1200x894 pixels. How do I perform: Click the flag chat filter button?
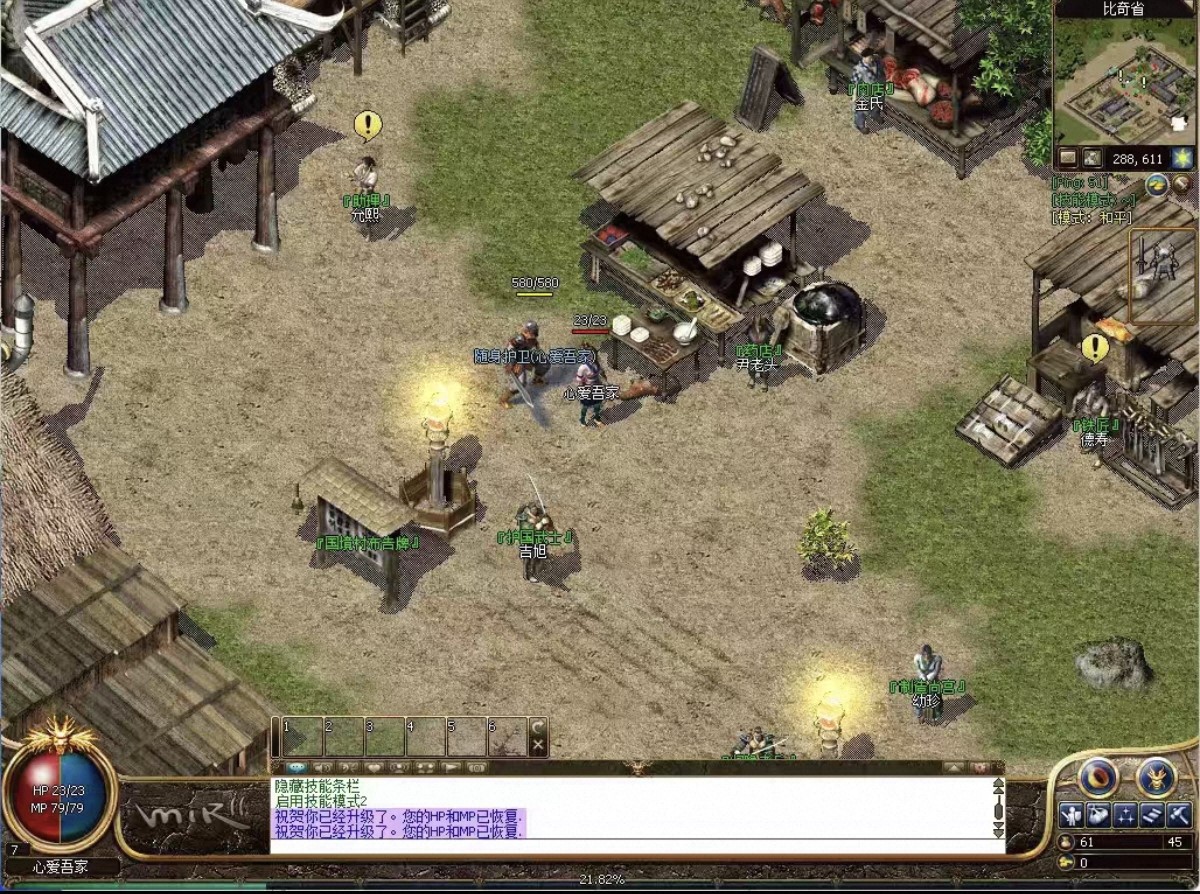(x=452, y=768)
